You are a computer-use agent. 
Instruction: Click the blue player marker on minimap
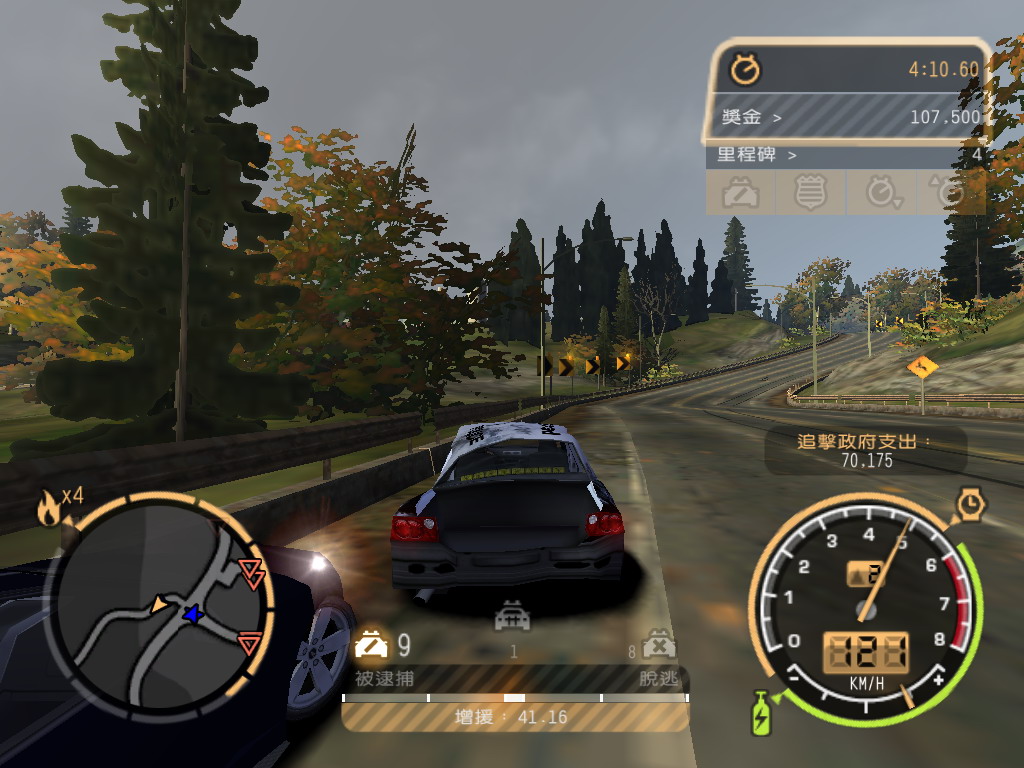coord(191,614)
